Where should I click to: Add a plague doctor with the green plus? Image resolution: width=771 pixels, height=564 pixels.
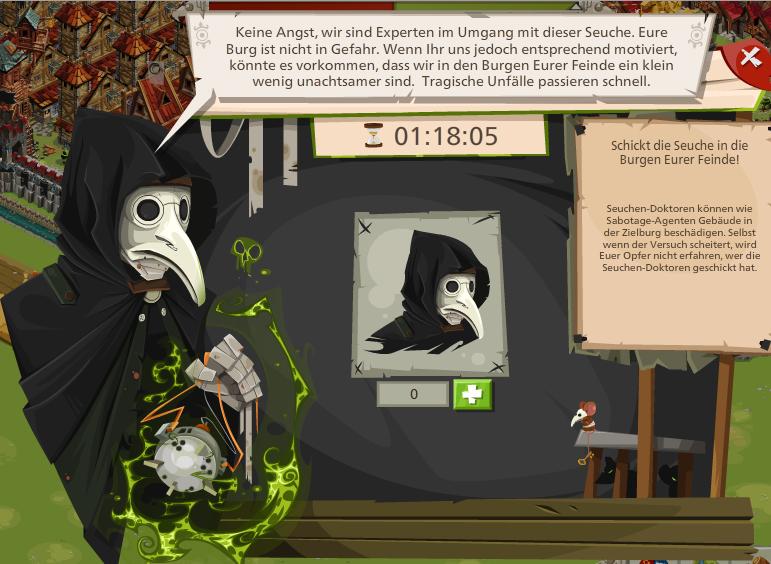click(x=473, y=394)
